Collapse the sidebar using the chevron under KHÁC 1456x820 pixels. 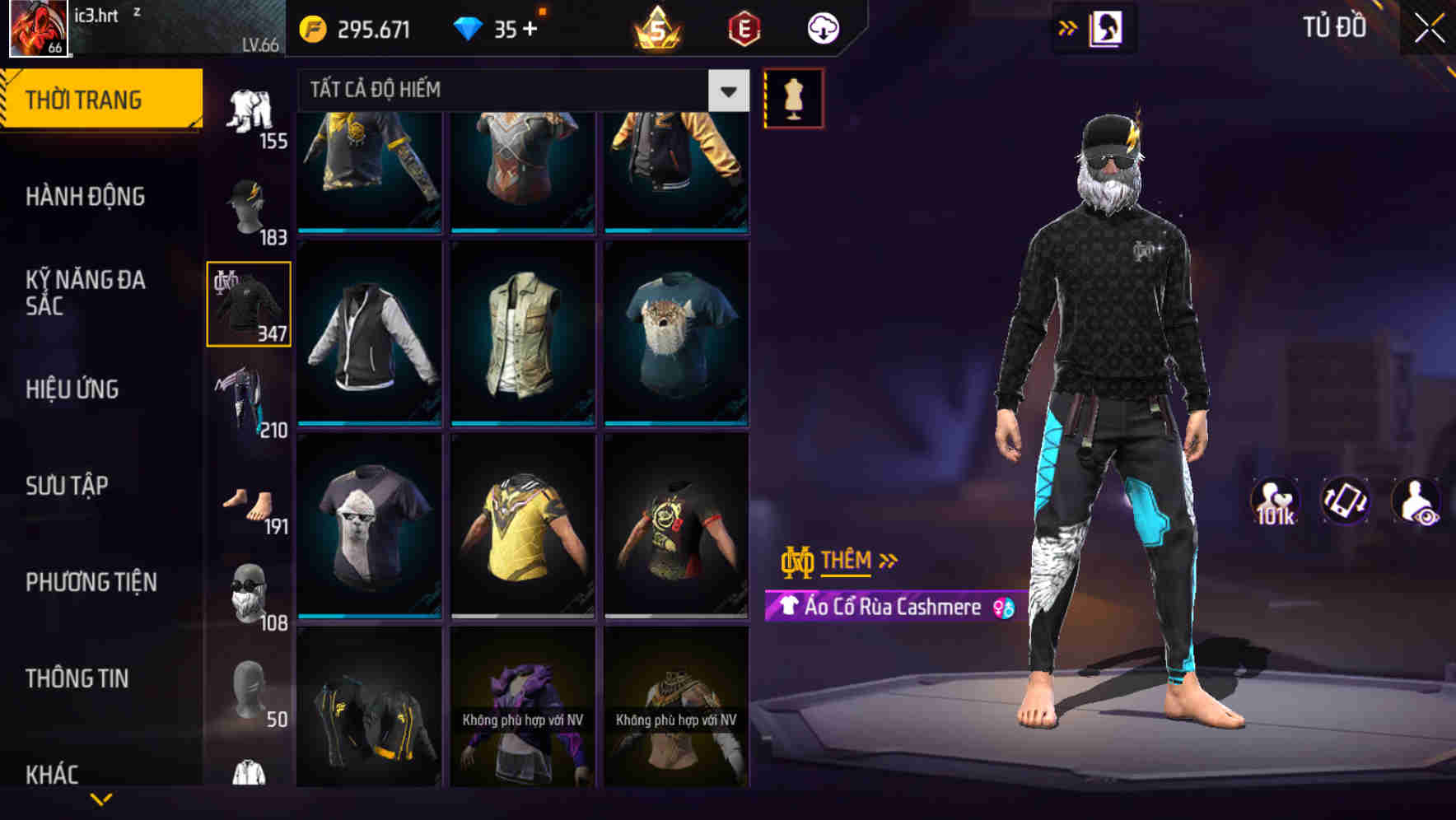[x=100, y=800]
